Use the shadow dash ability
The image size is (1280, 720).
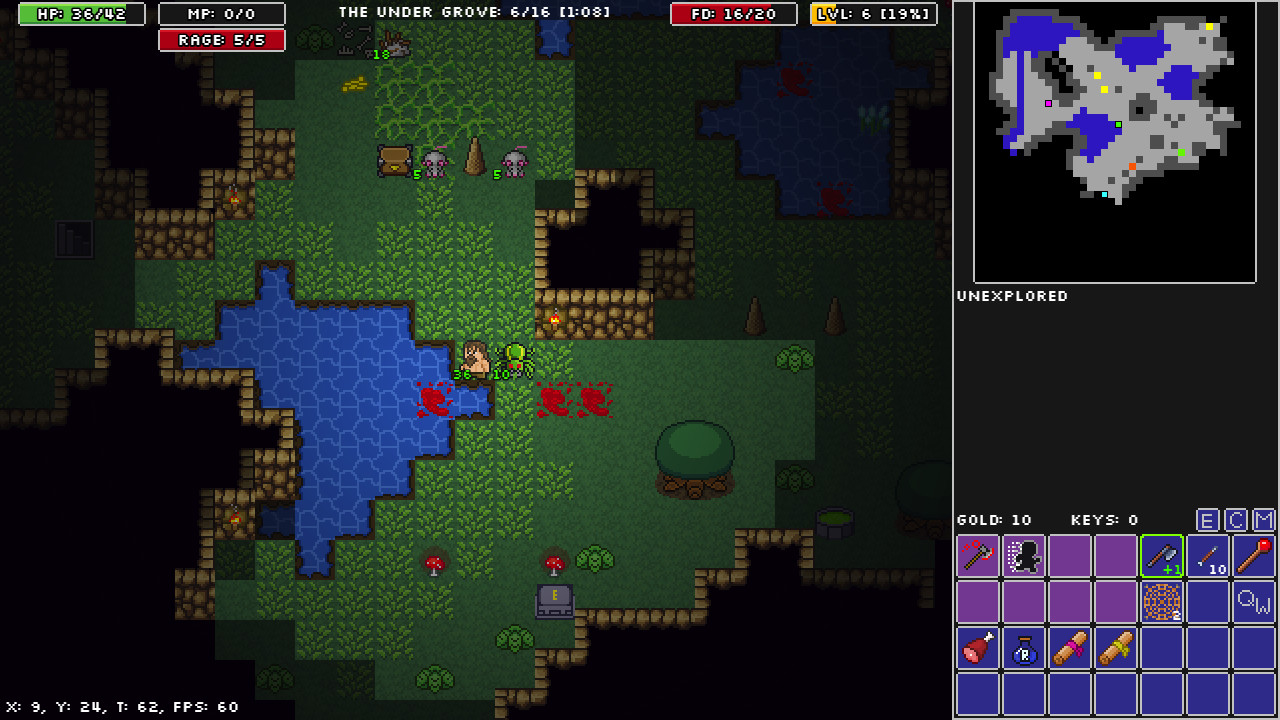pyautogui.click(x=1024, y=556)
